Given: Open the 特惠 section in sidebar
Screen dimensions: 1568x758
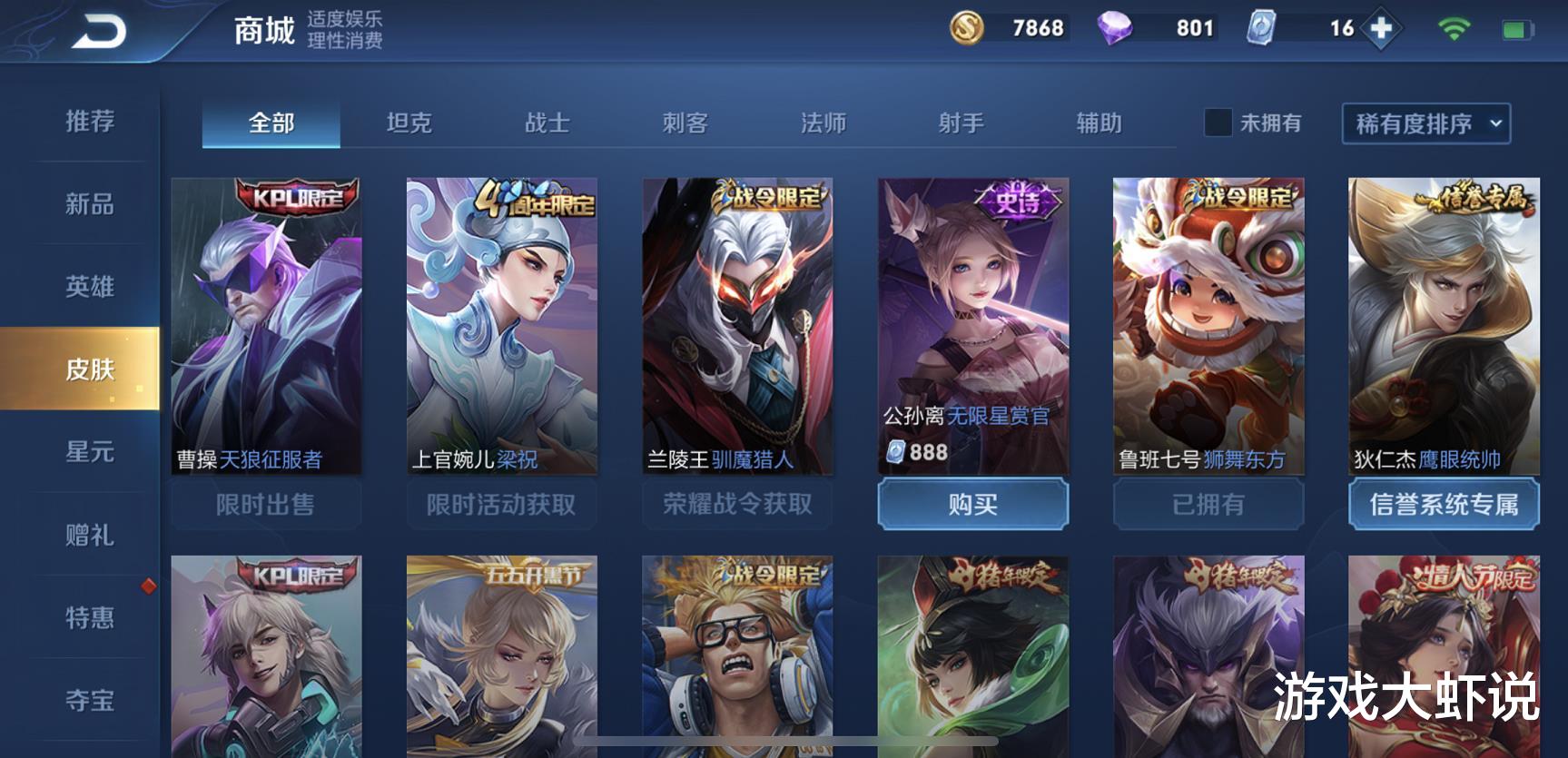Looking at the screenshot, I should pyautogui.click(x=90, y=617).
